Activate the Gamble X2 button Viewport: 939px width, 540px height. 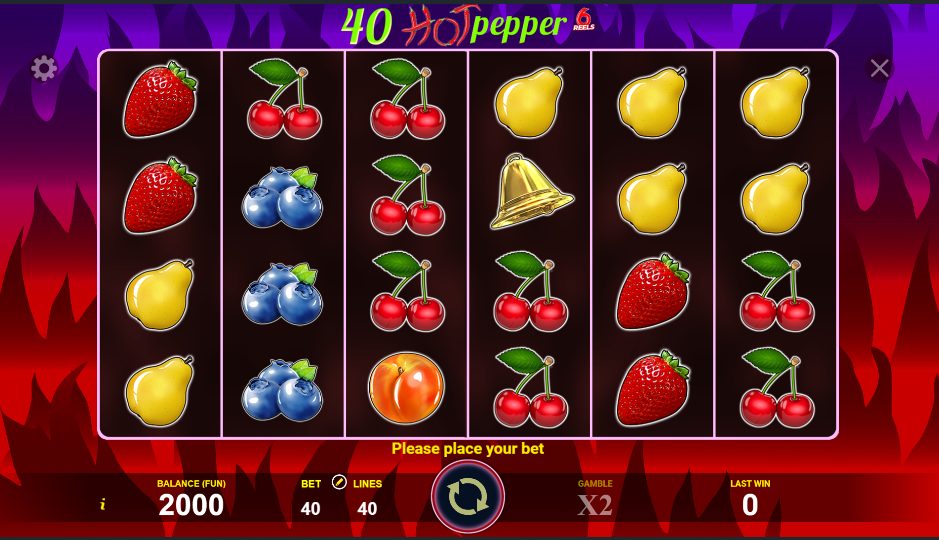point(594,504)
